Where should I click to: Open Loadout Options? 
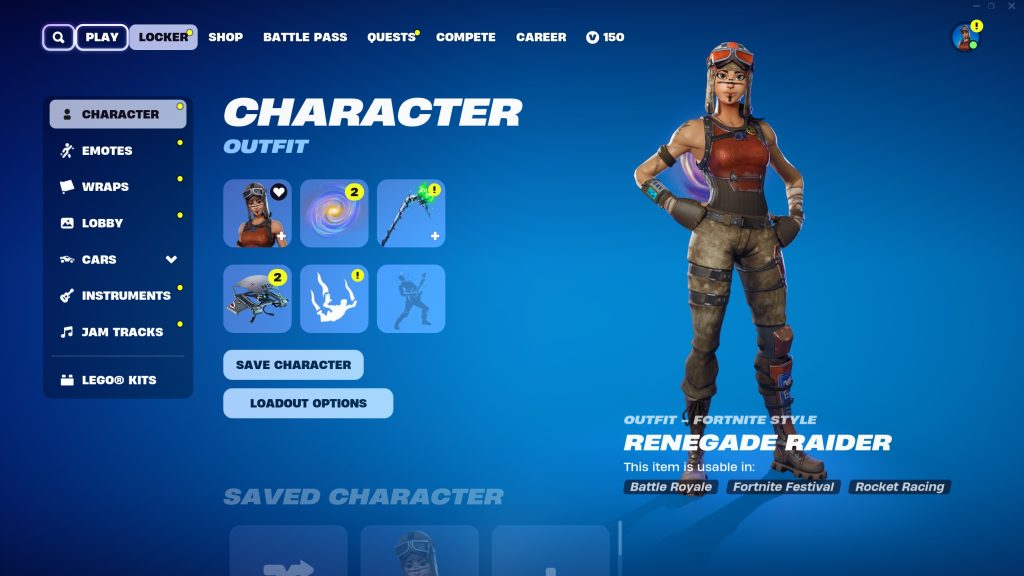coord(308,403)
